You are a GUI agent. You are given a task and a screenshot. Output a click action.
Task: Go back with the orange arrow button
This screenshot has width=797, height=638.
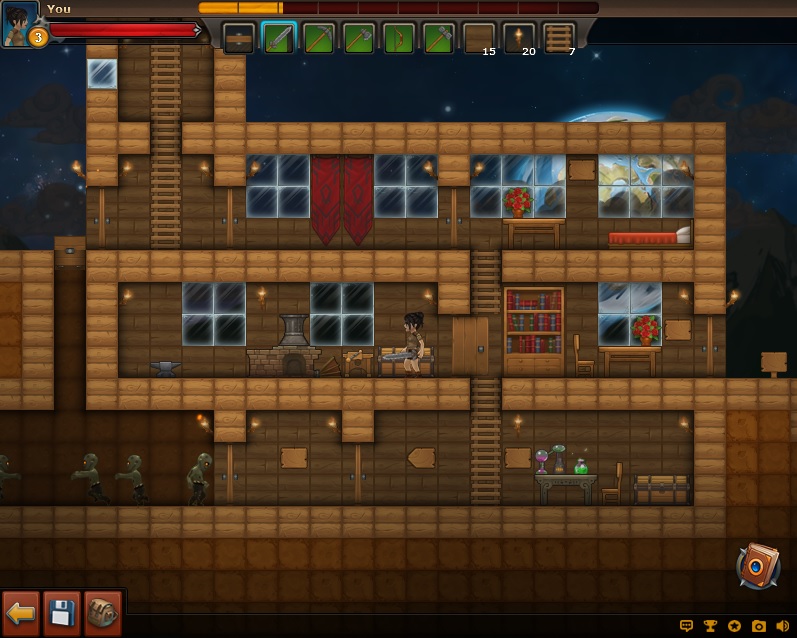click(21, 613)
